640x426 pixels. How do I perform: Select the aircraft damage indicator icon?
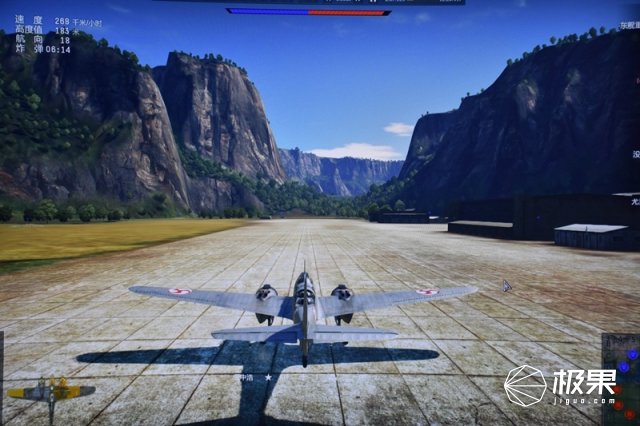(x=50, y=391)
